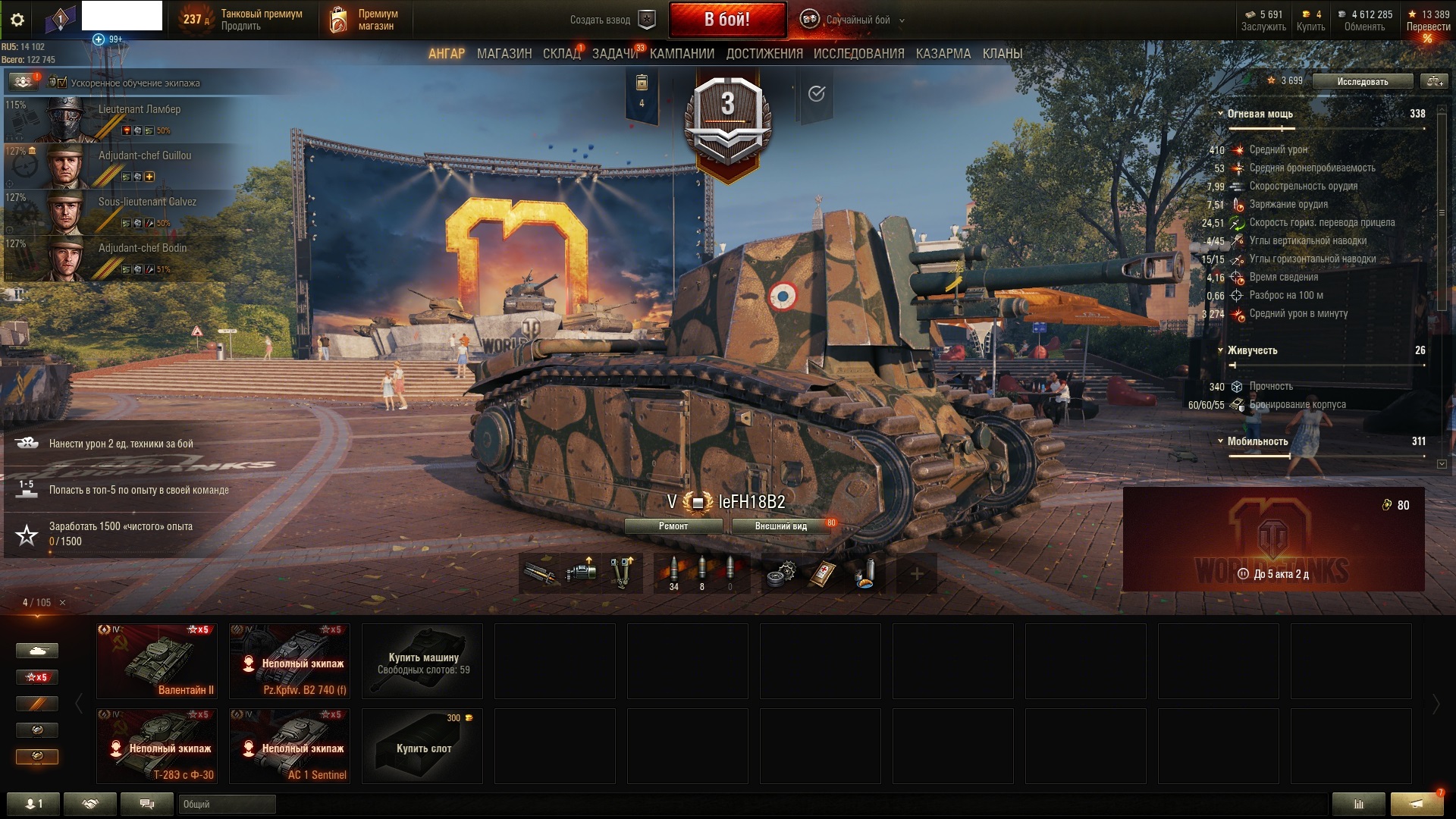Open the camouflage net equipment slot
The width and height of the screenshot is (1456, 819).
[622, 573]
